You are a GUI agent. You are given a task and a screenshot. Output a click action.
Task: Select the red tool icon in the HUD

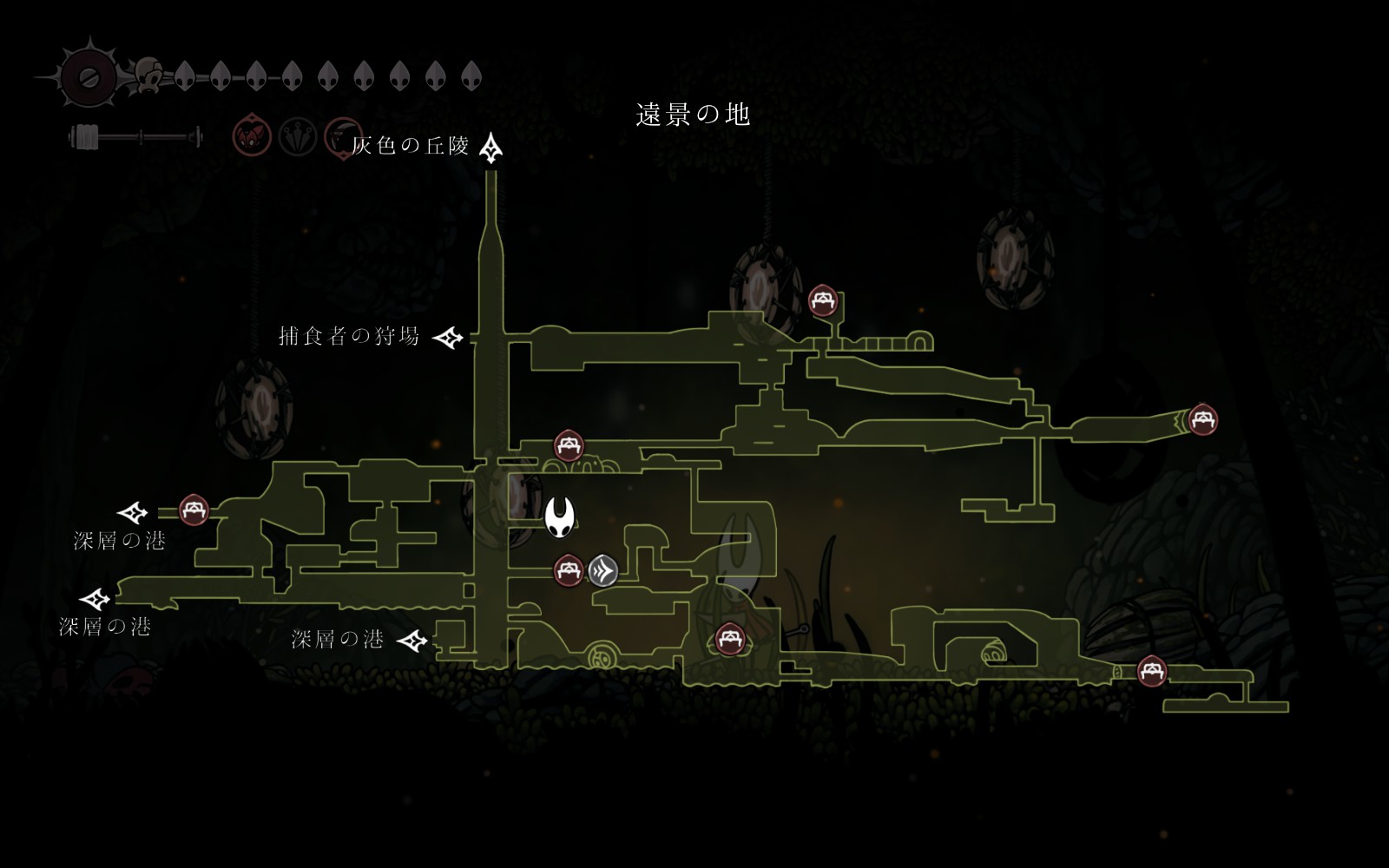click(x=252, y=137)
